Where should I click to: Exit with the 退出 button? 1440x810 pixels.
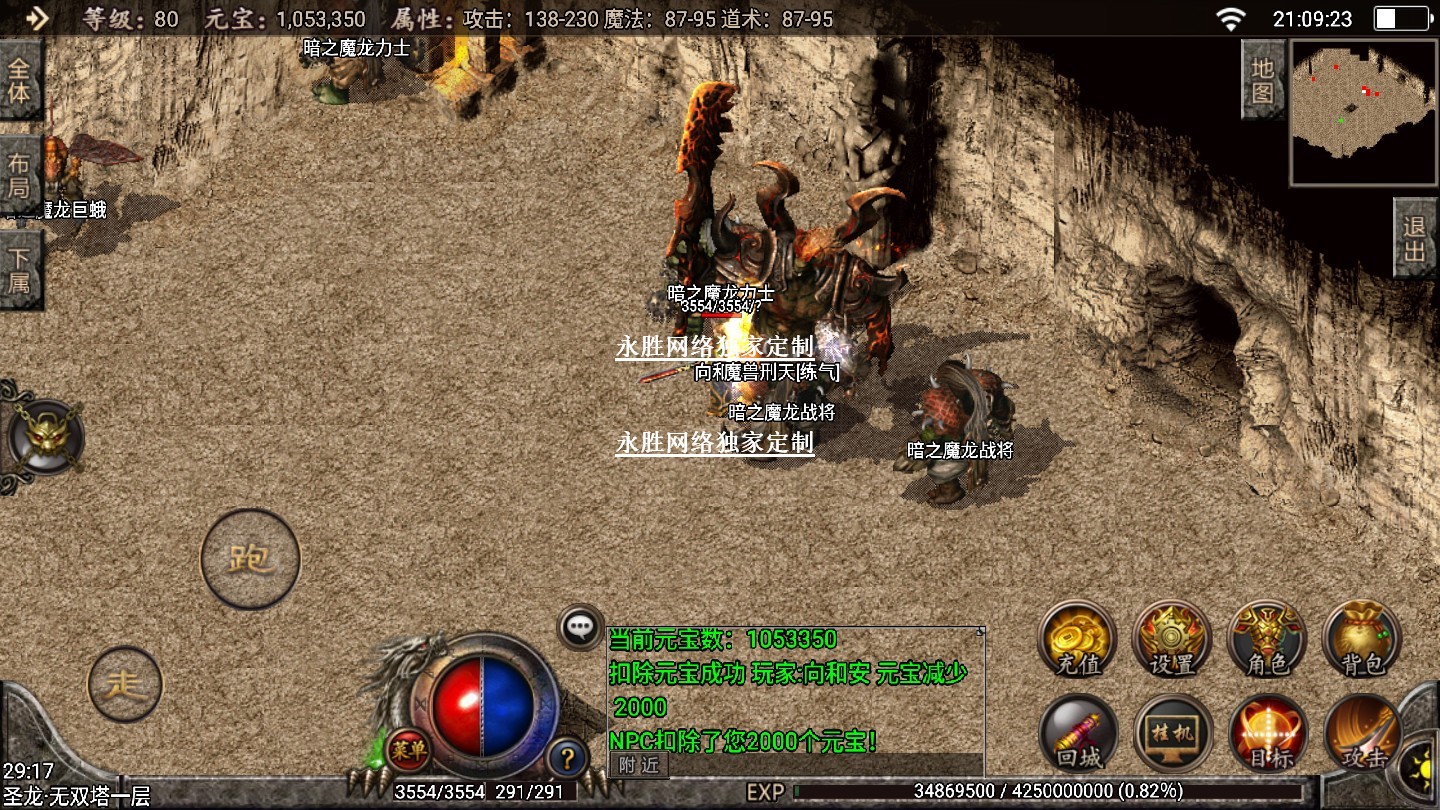(1414, 238)
